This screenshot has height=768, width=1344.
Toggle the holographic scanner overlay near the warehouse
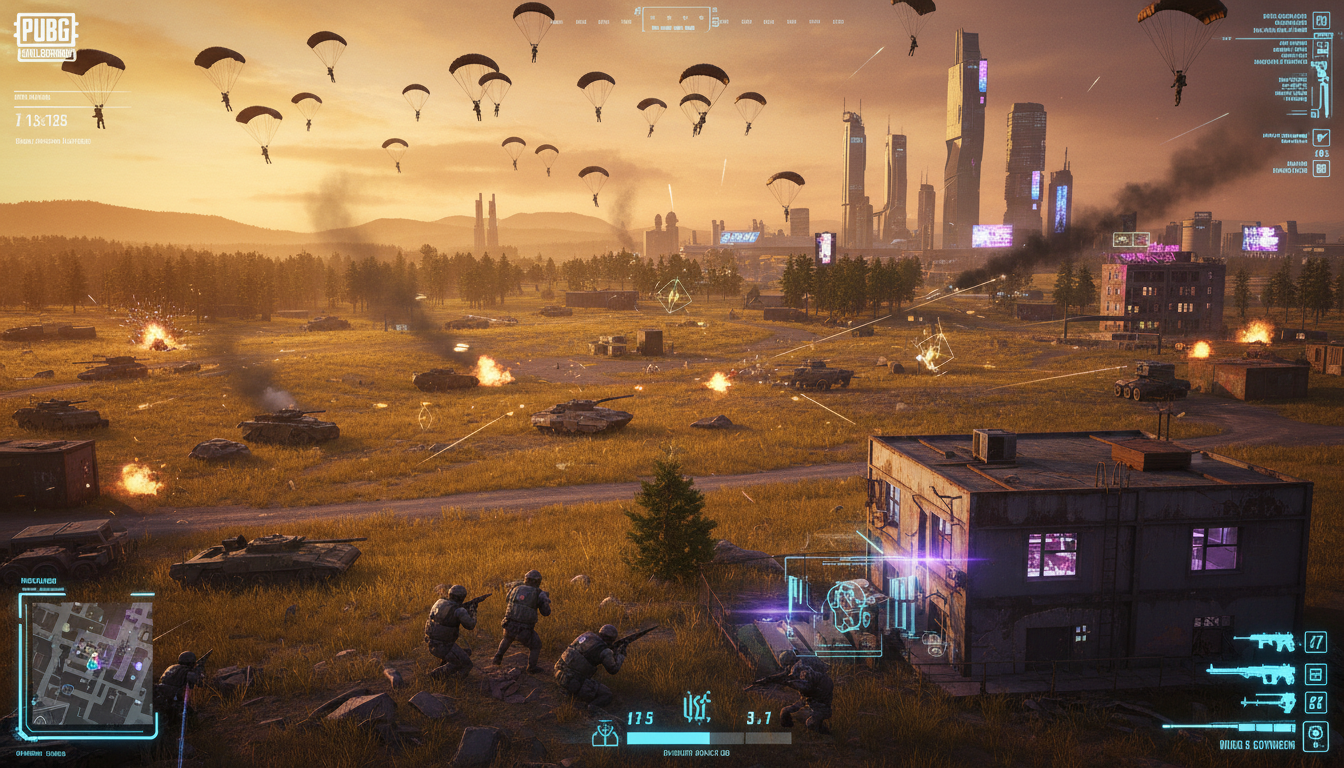coord(850,605)
